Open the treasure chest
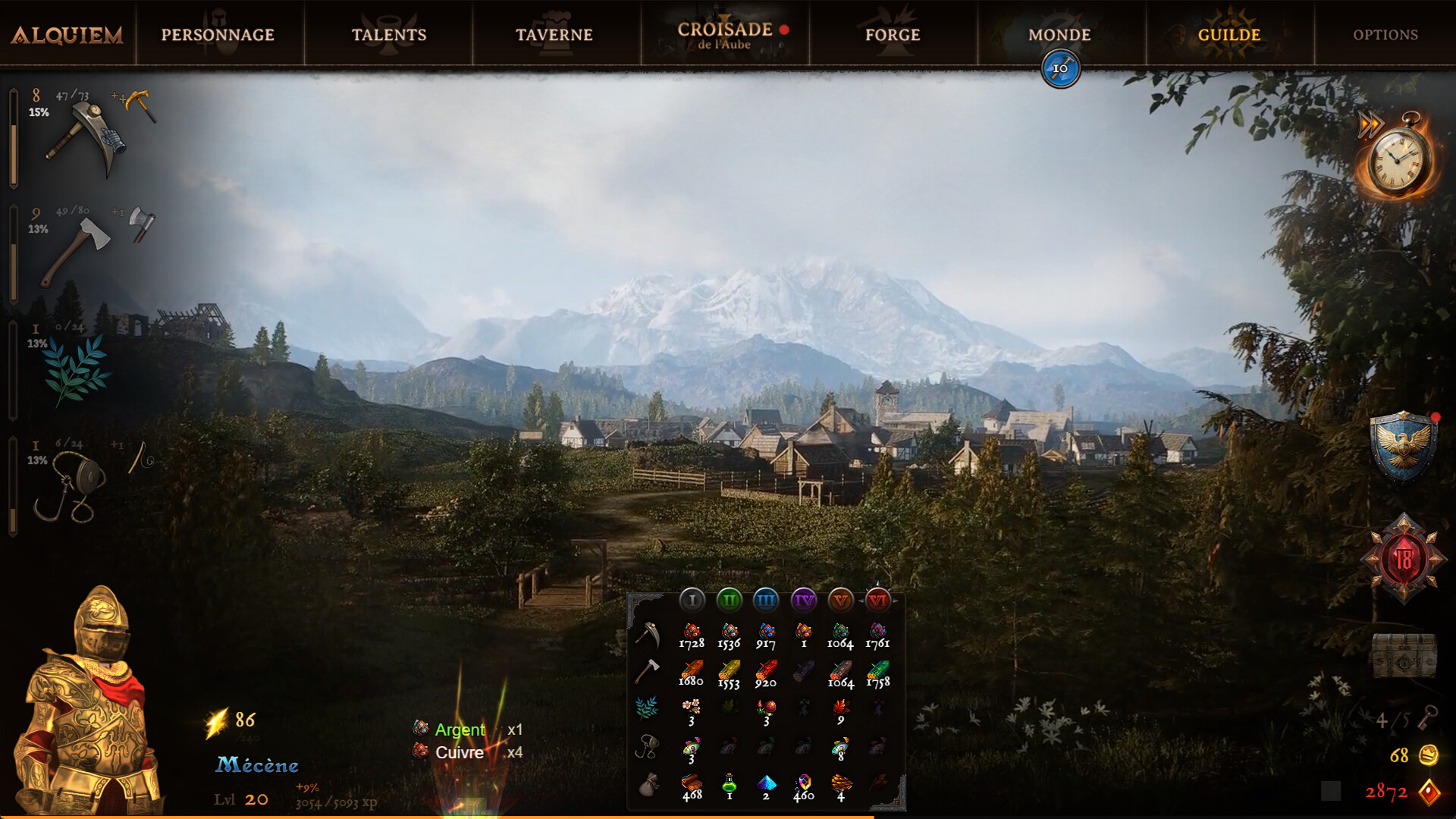This screenshot has width=1456, height=819. click(1404, 654)
